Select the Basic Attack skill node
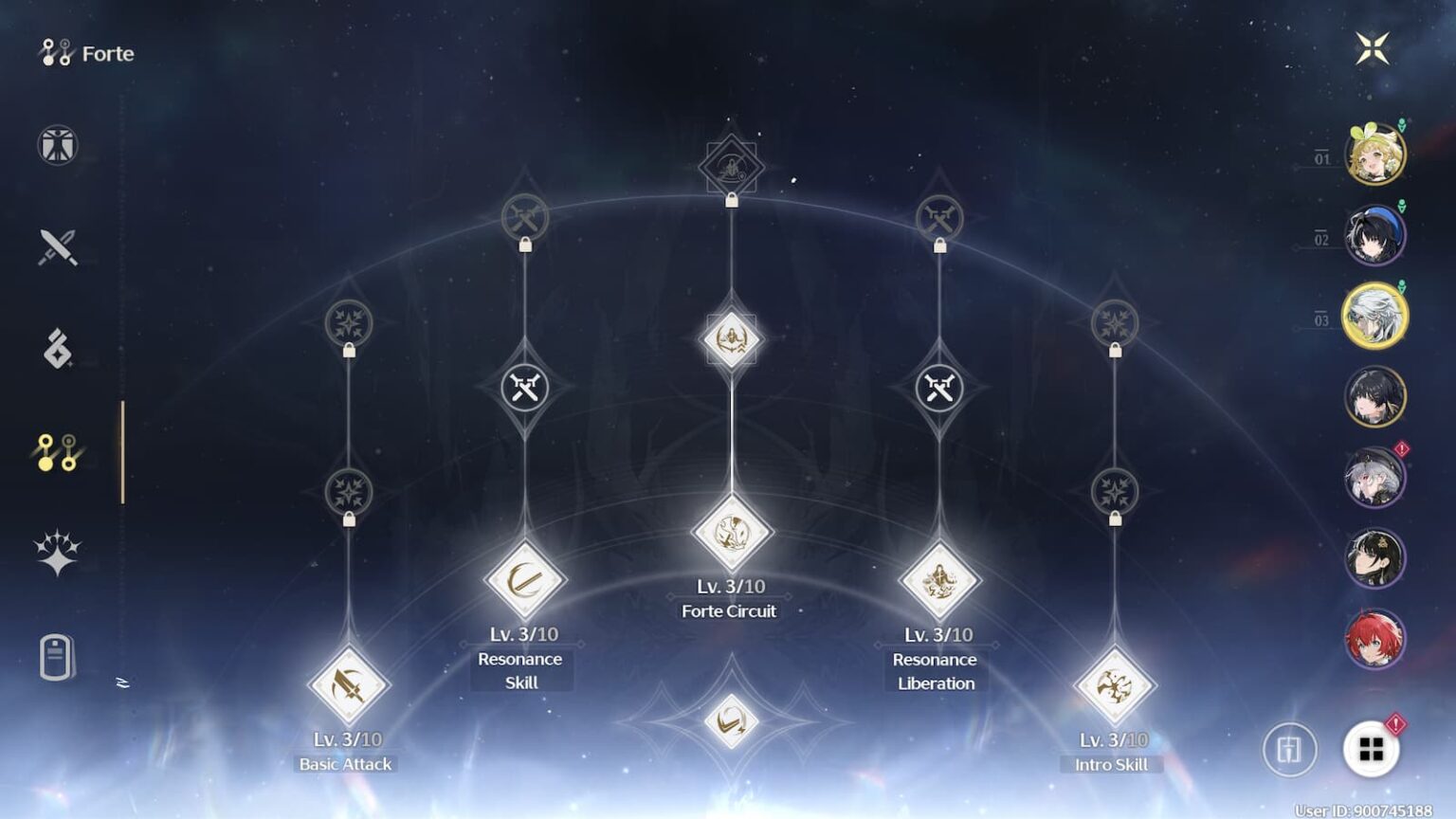This screenshot has height=819, width=1456. 346,684
